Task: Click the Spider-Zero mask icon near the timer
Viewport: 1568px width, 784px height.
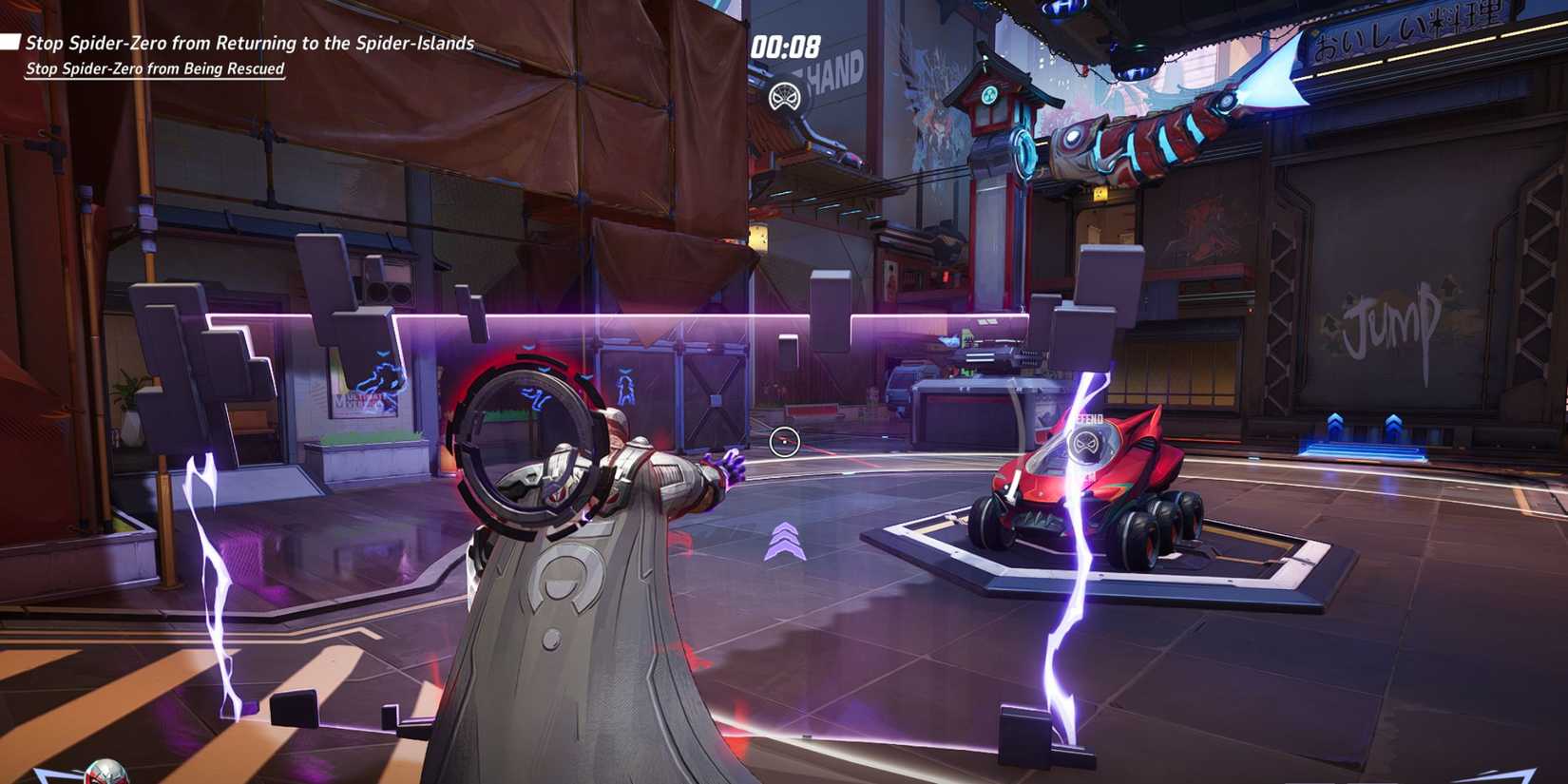Action: 784,97
